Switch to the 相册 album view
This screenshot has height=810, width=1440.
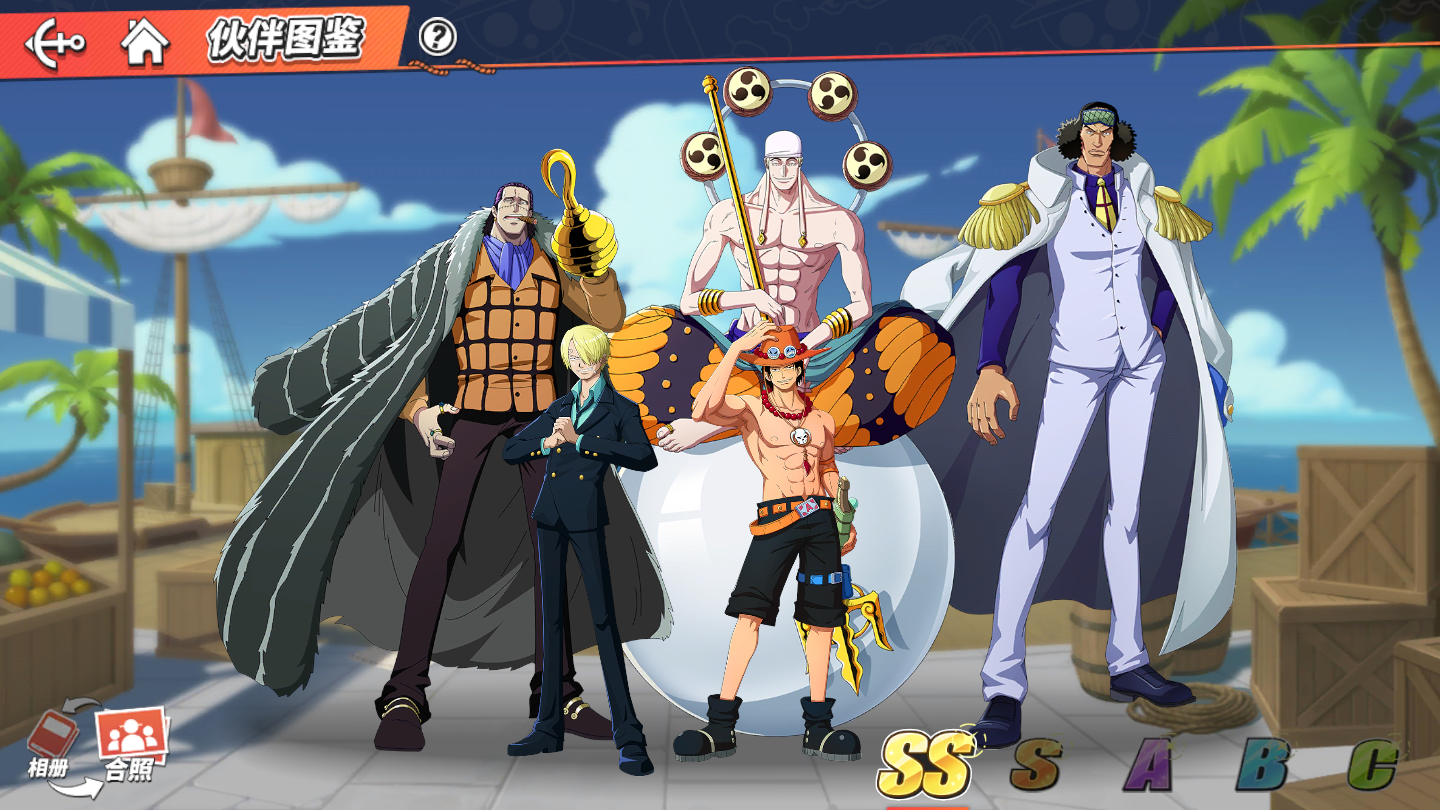click(x=52, y=742)
